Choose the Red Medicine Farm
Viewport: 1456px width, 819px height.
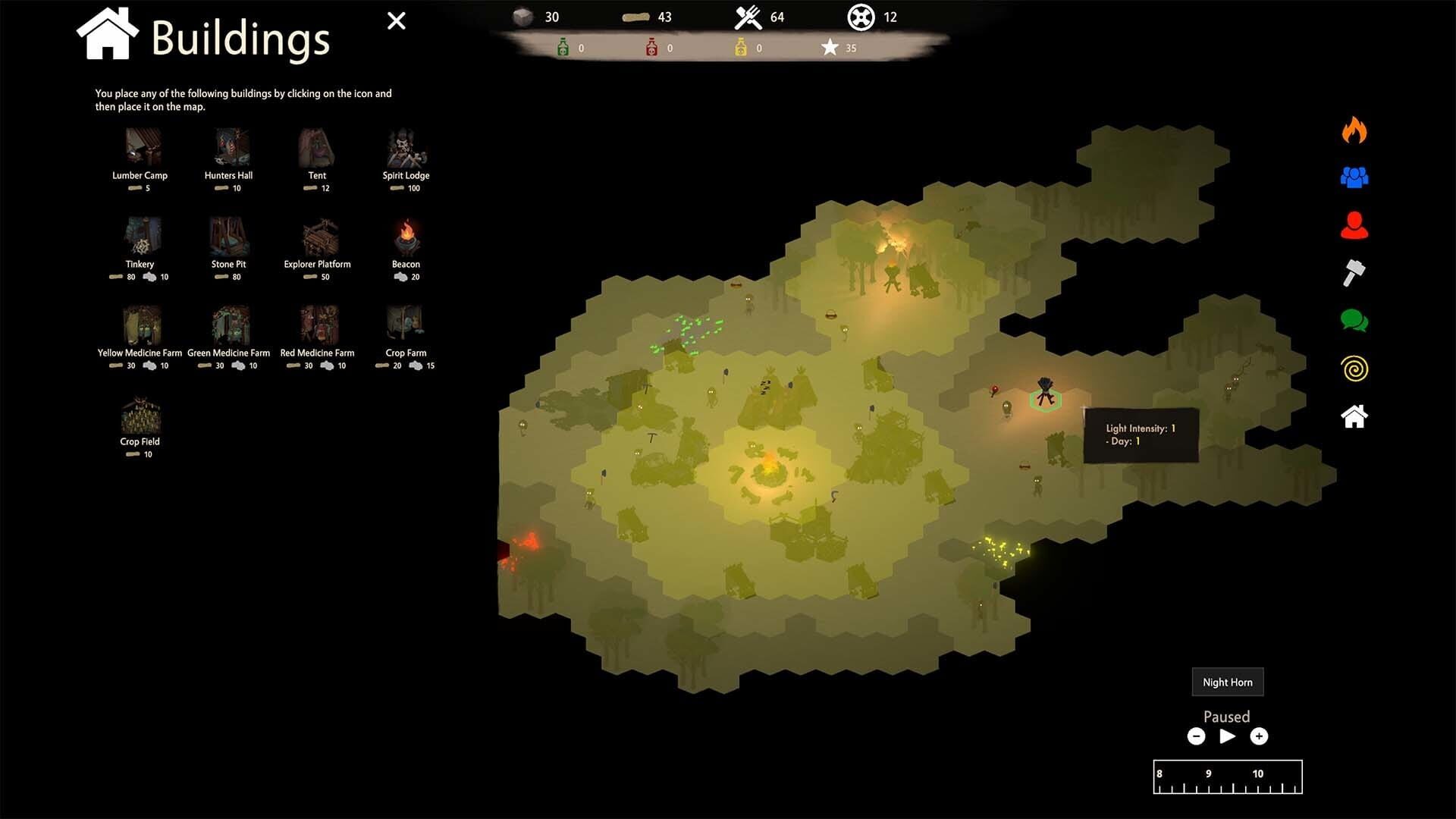[x=318, y=326]
